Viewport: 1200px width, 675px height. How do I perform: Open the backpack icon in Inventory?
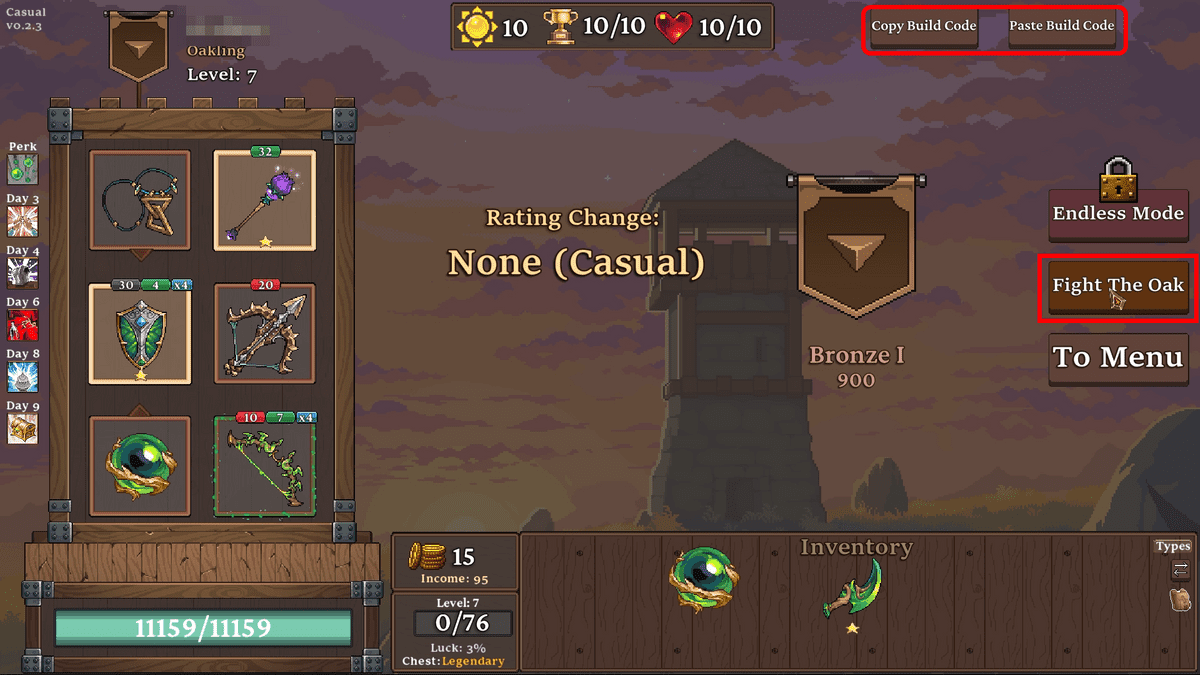(x=1180, y=600)
